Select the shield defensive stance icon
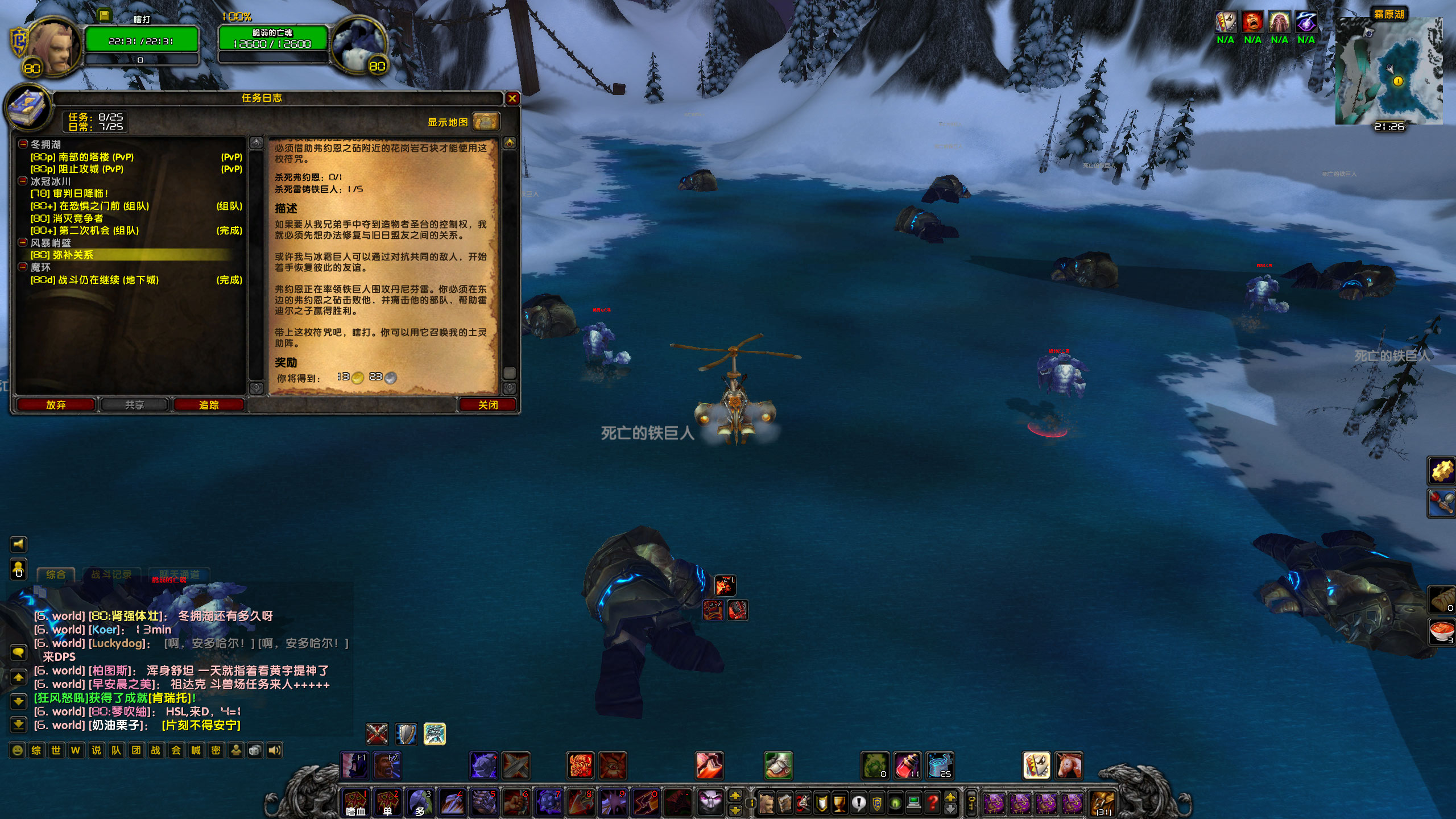 point(406,734)
